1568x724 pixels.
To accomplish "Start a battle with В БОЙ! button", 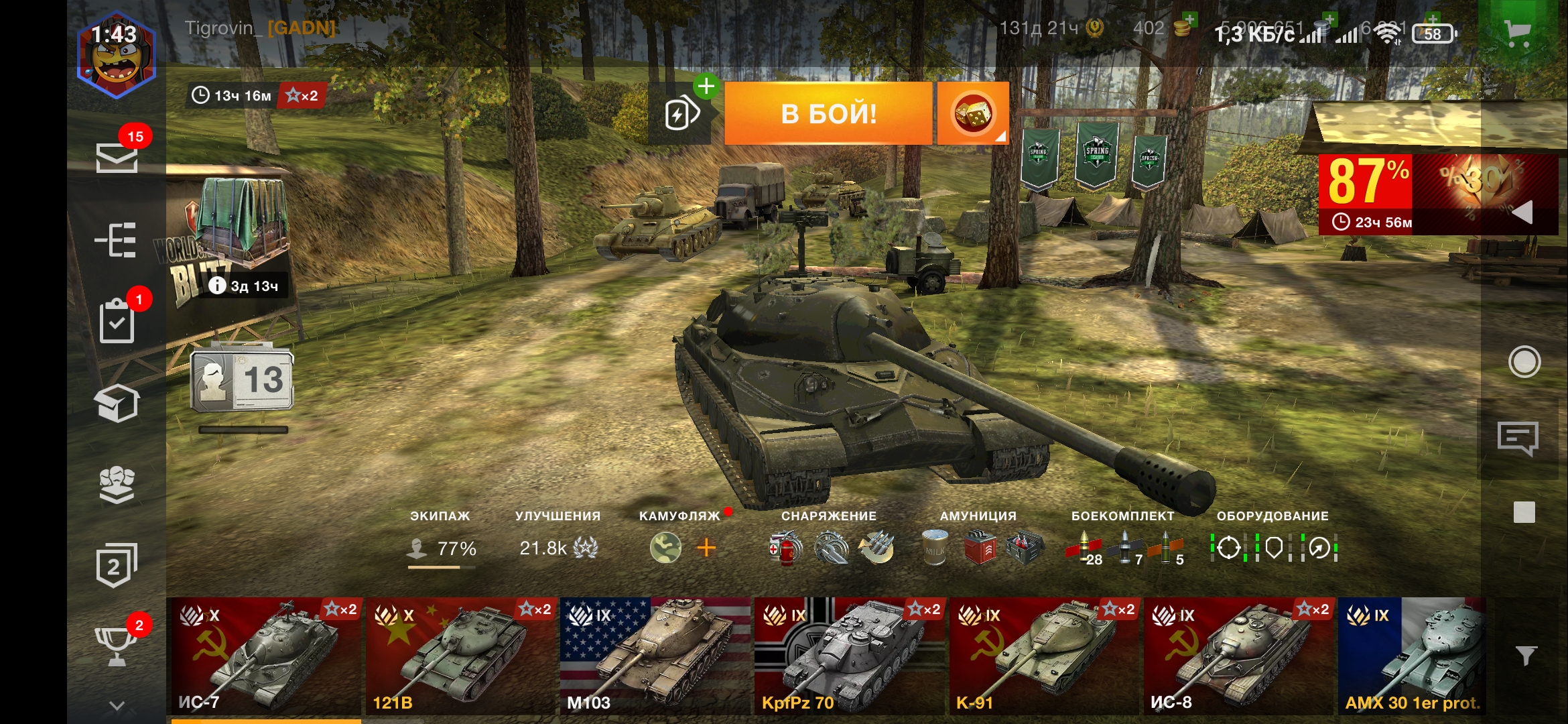I will click(x=828, y=113).
